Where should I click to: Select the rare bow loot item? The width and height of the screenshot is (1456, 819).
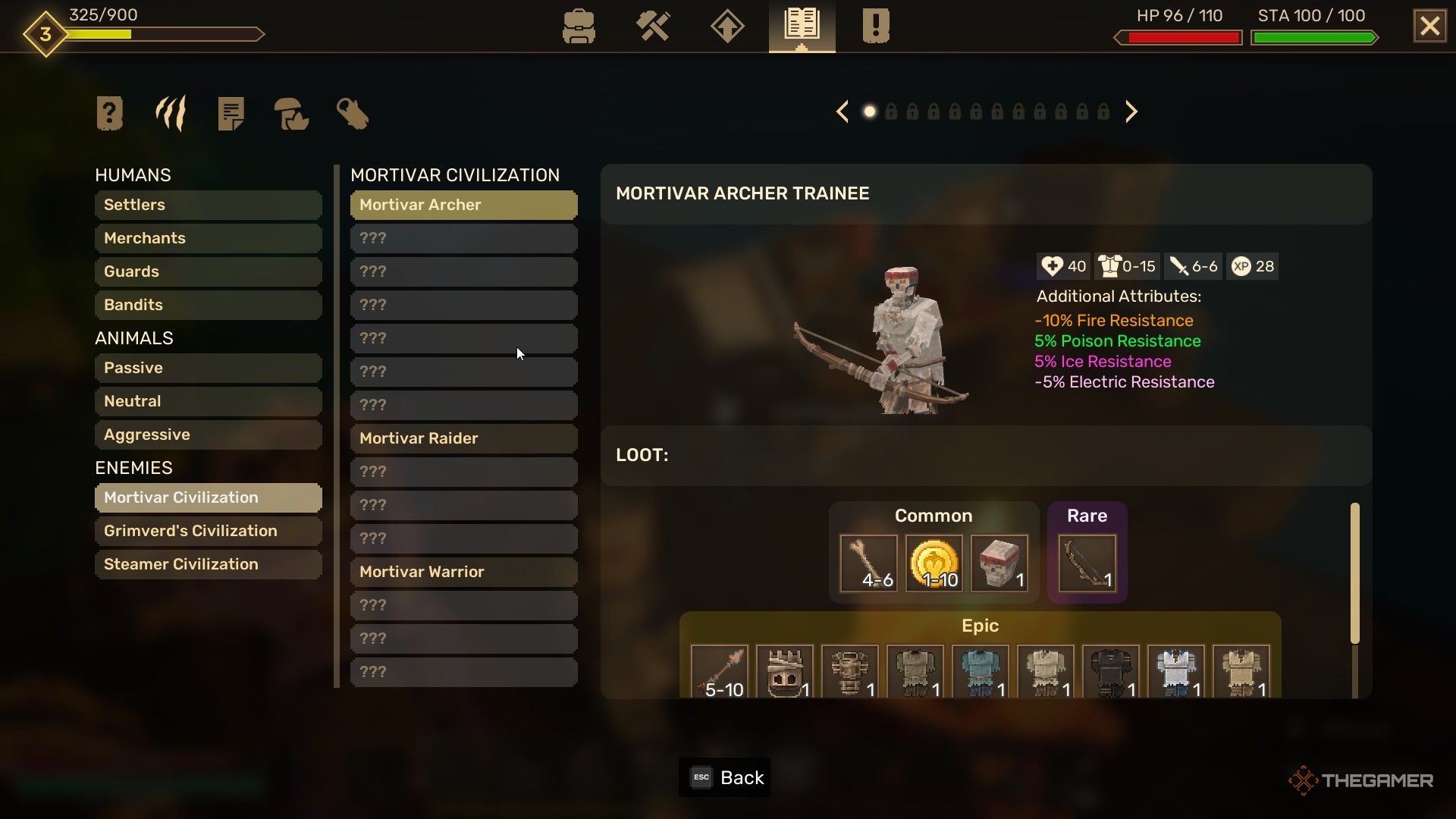coord(1087,563)
